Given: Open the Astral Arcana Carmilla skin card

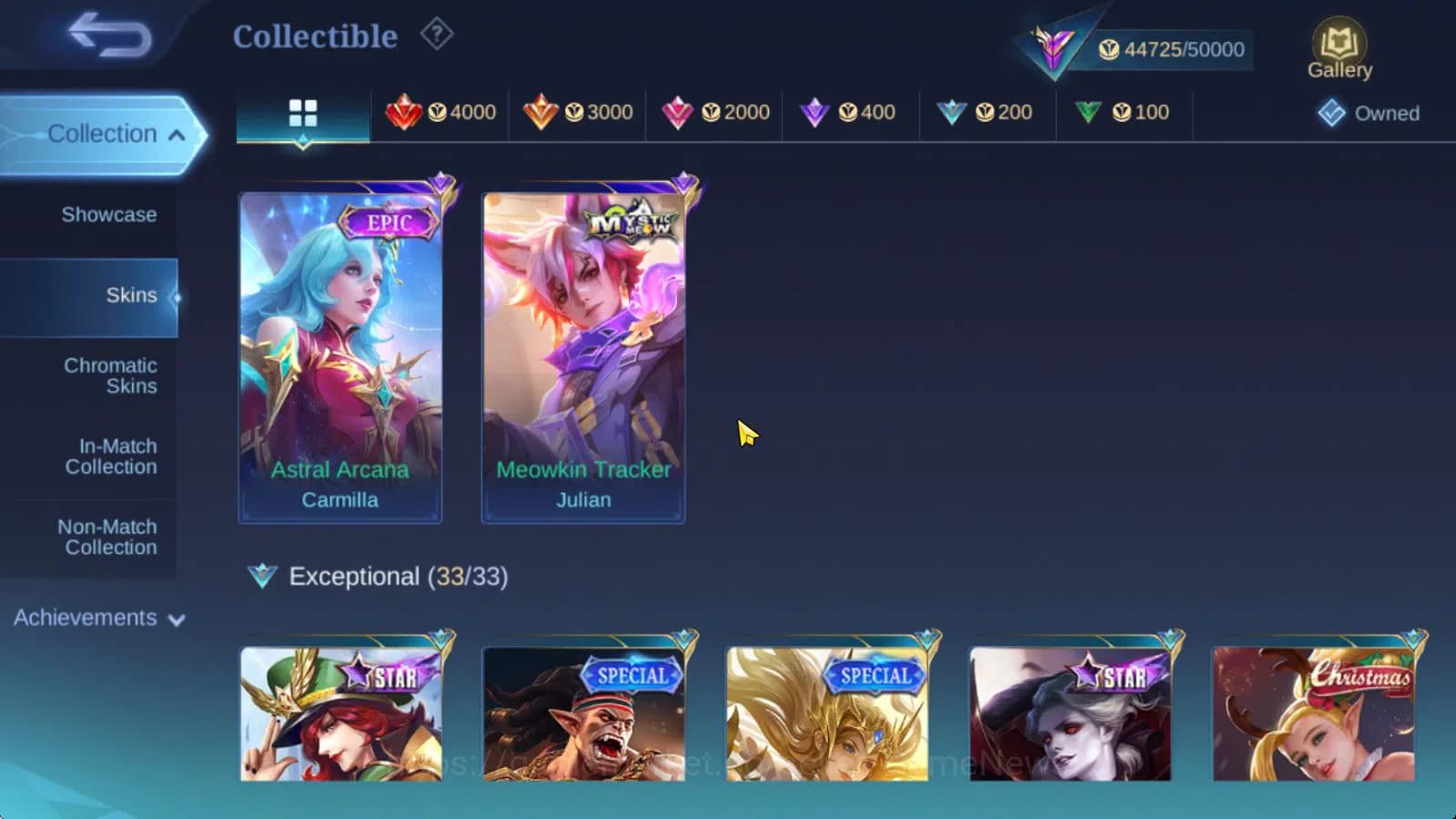Looking at the screenshot, I should click(x=339, y=350).
